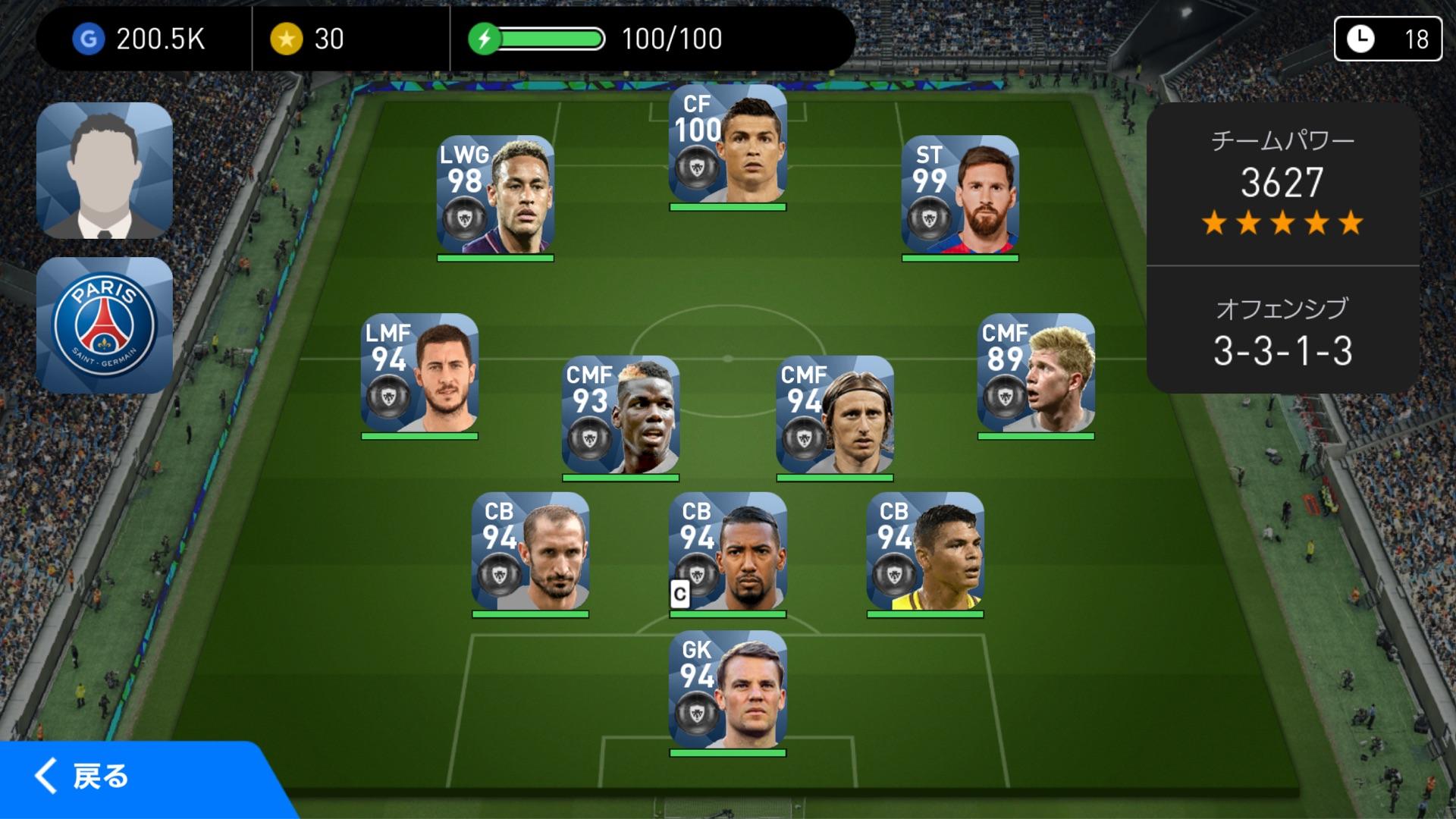Select the LWG 98 player card
This screenshot has height=819, width=1456.
[x=495, y=195]
